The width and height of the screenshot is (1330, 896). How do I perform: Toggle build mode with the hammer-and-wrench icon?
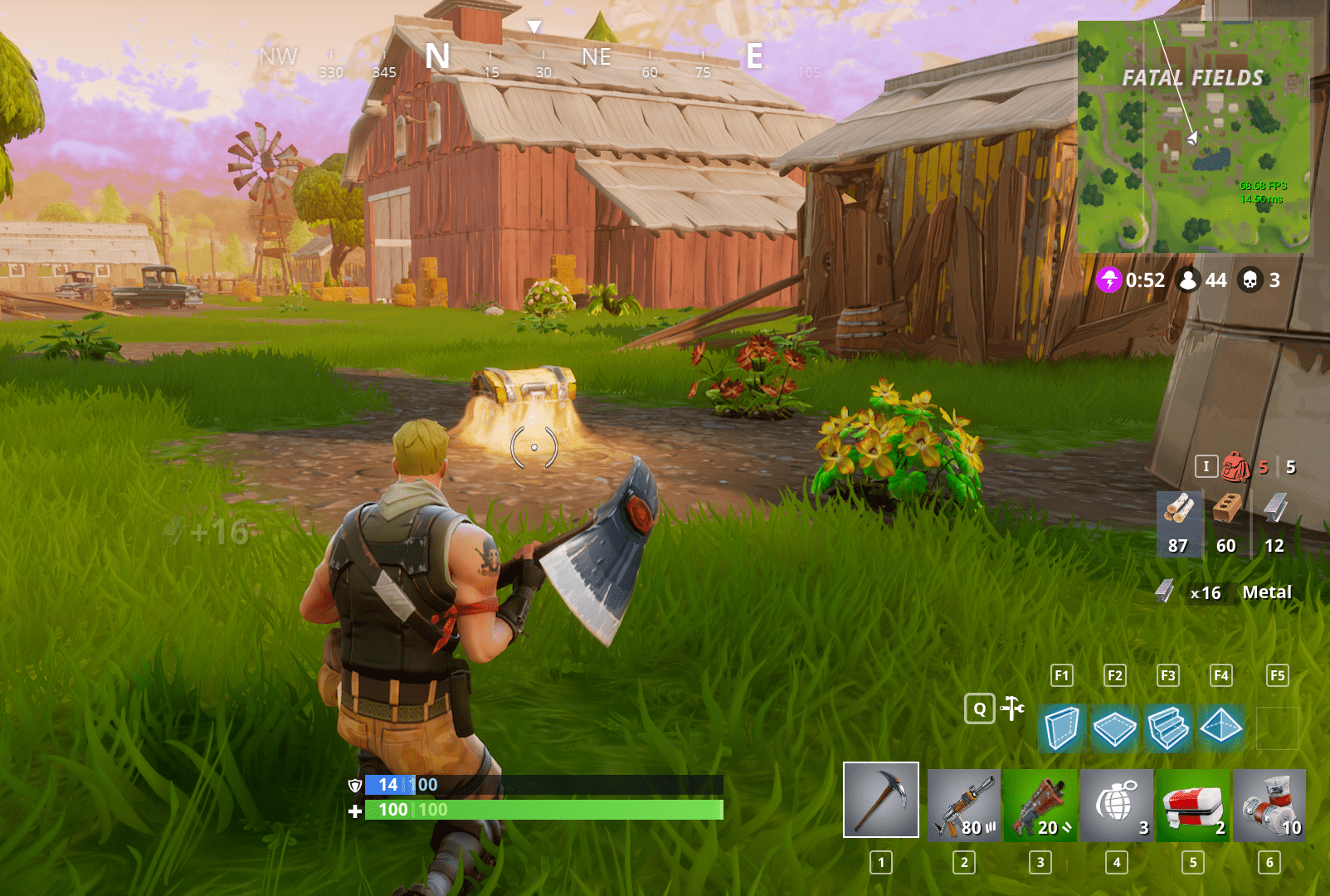pyautogui.click(x=1012, y=709)
